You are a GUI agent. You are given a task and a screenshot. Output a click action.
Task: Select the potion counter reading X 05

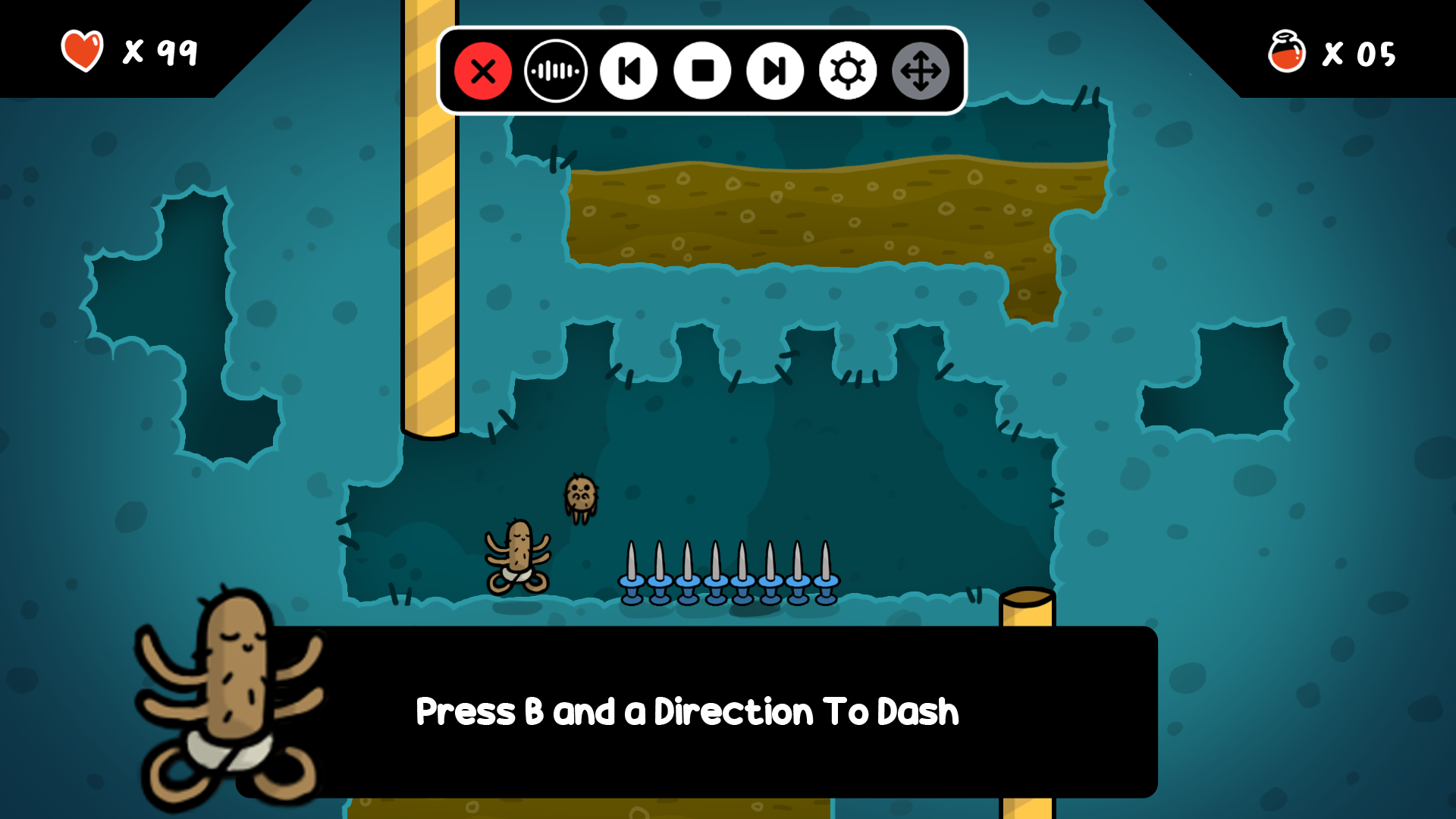point(1360,55)
